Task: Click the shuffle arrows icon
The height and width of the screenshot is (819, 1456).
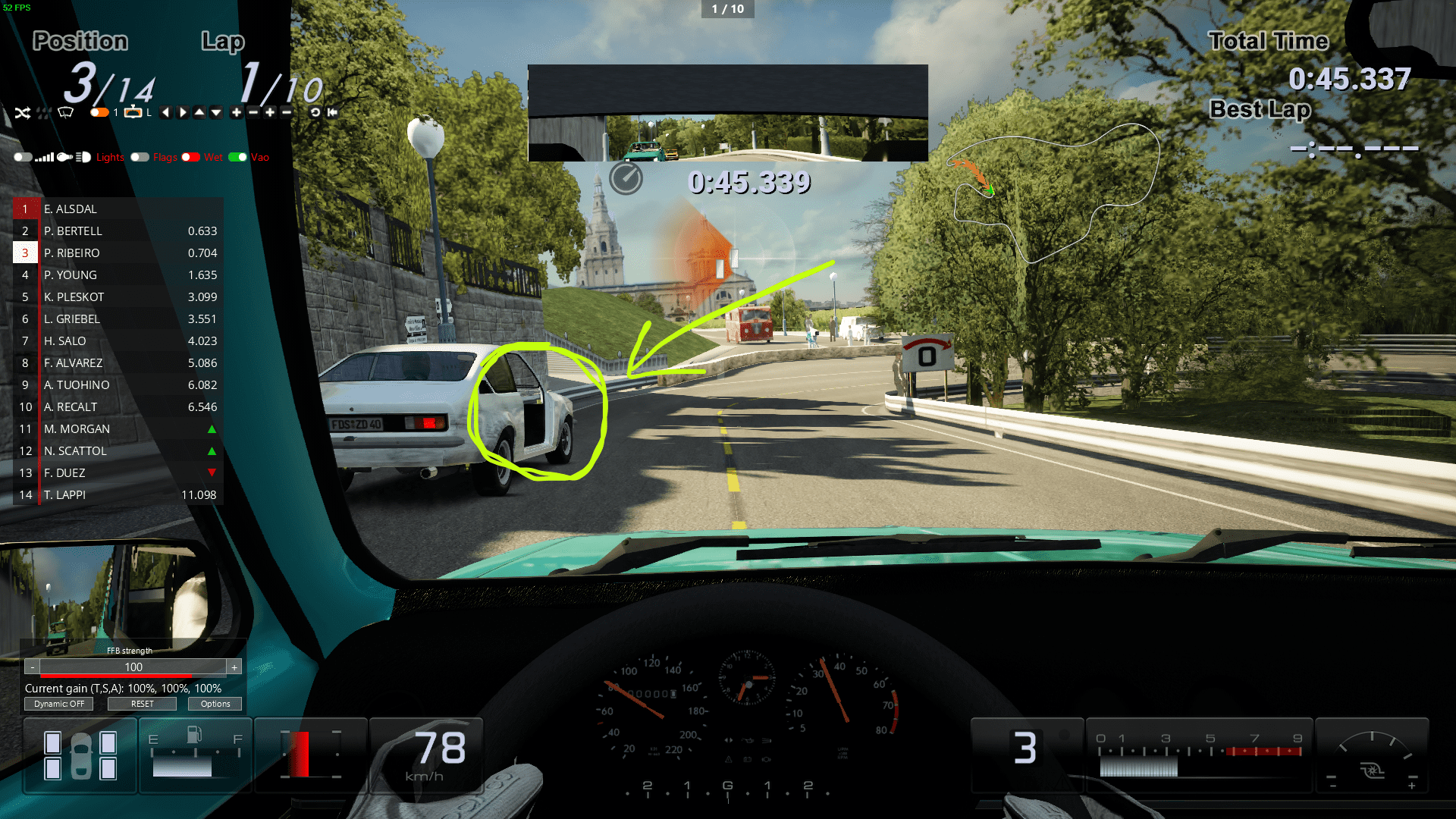Action: point(22,113)
